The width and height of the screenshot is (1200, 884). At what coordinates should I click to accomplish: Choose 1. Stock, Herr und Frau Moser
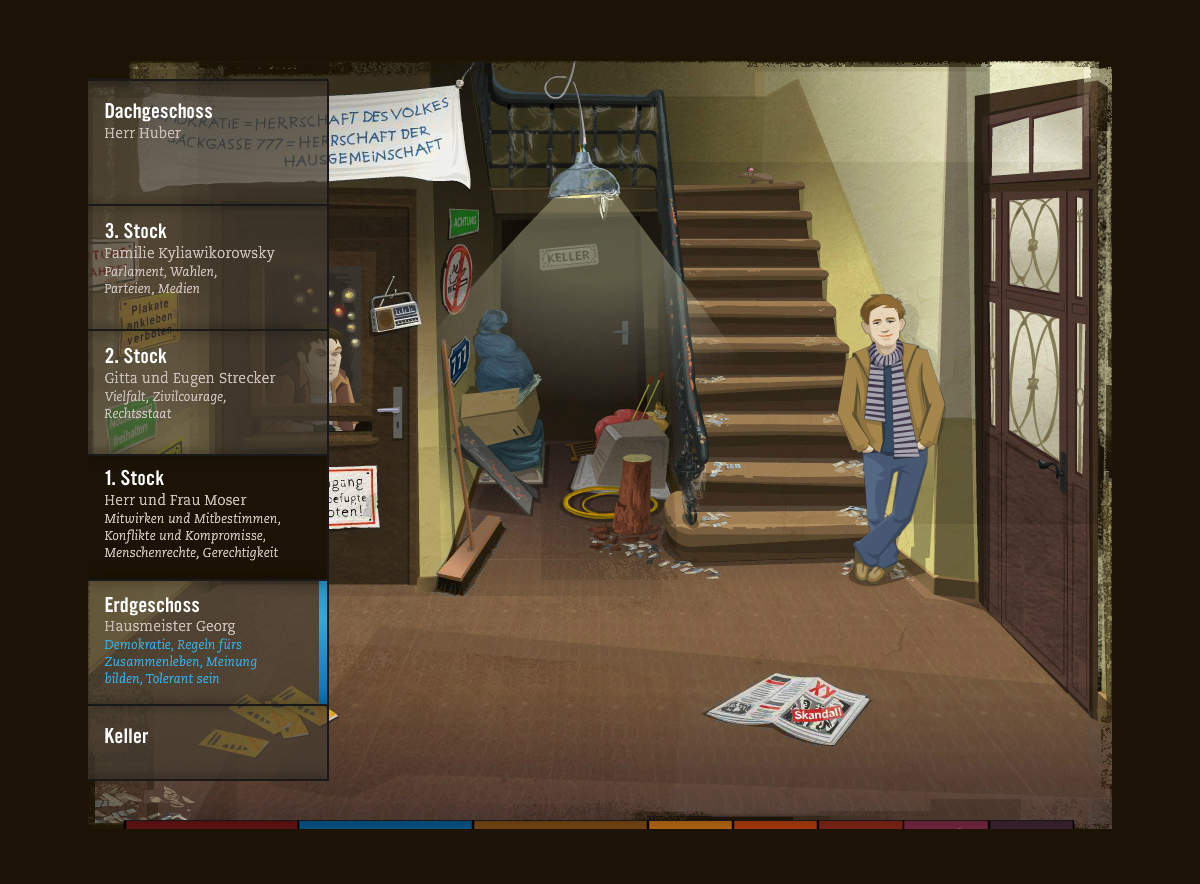pyautogui.click(x=207, y=517)
